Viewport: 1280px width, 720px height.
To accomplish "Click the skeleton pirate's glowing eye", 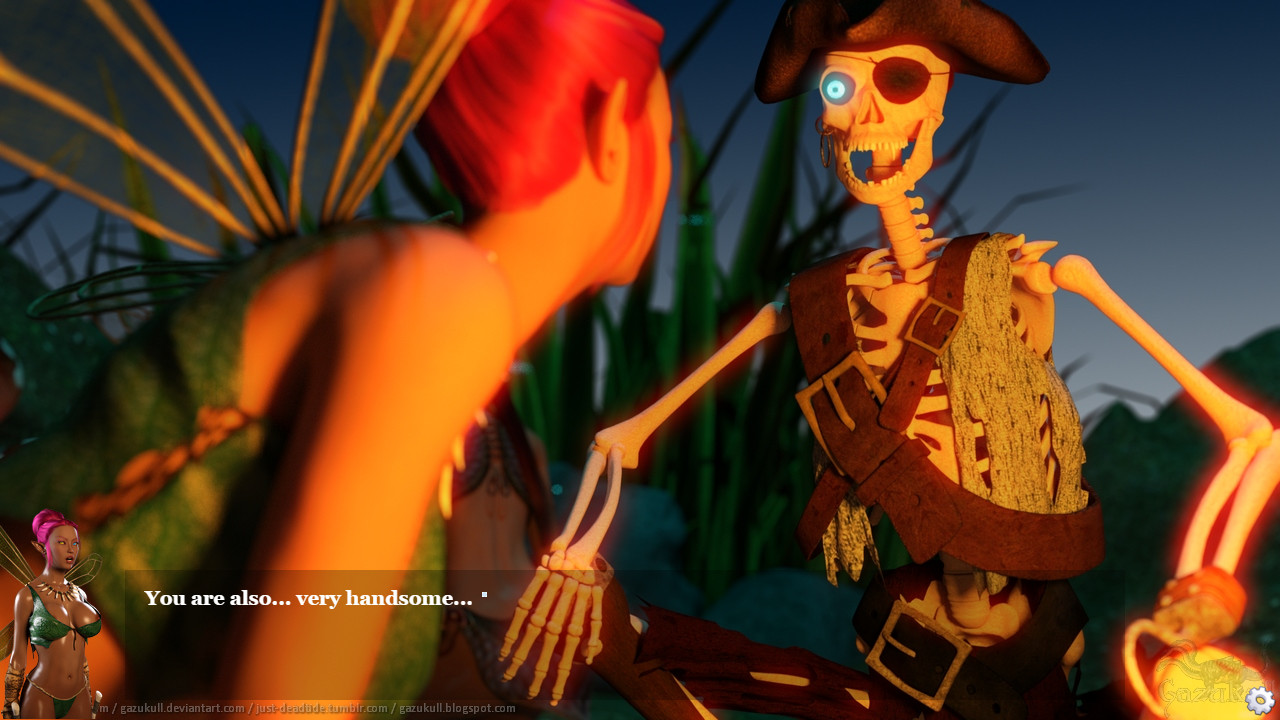I will (836, 88).
